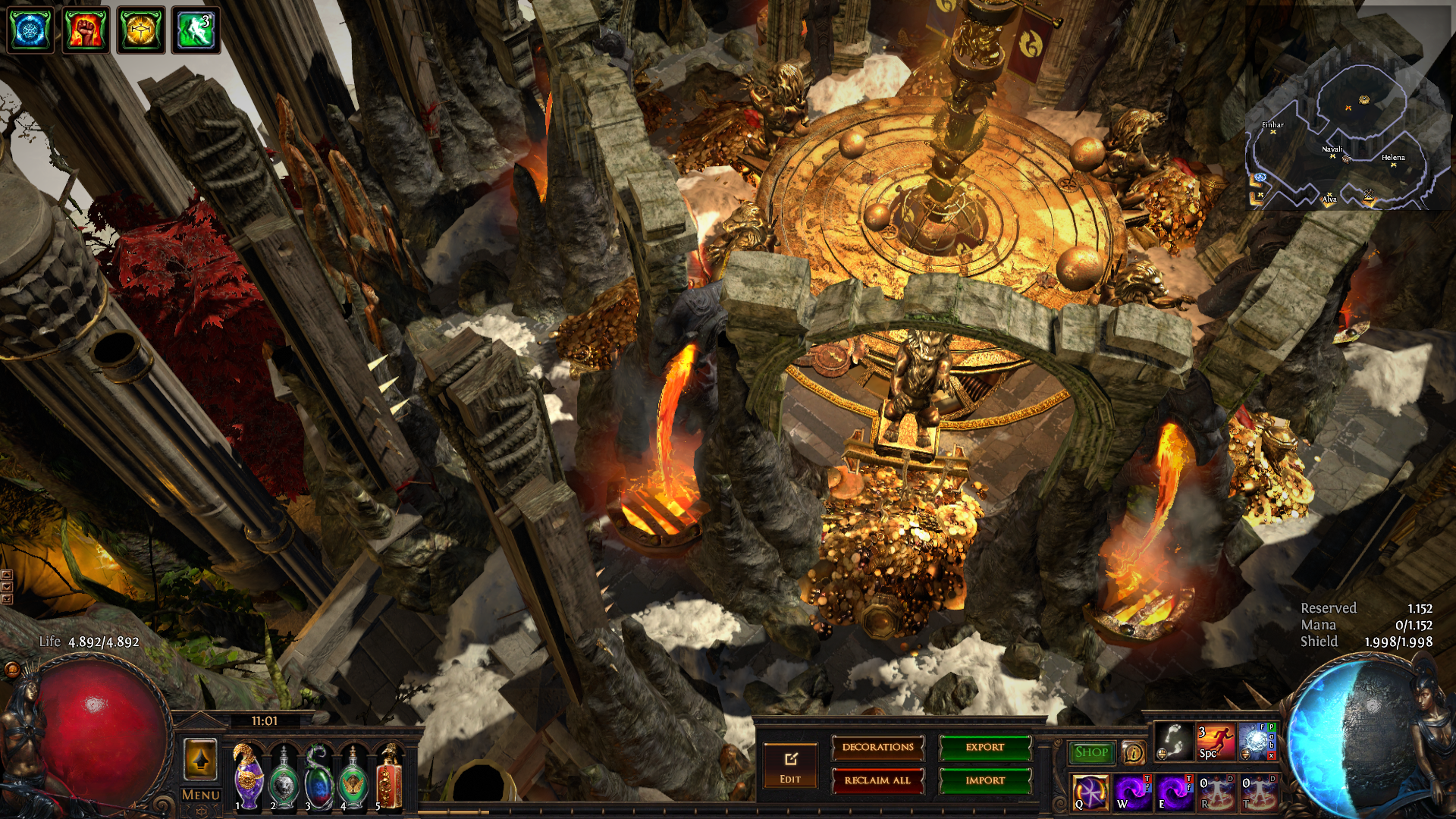1456x819 pixels.
Task: Open the hideout Edit mode
Action: click(790, 766)
